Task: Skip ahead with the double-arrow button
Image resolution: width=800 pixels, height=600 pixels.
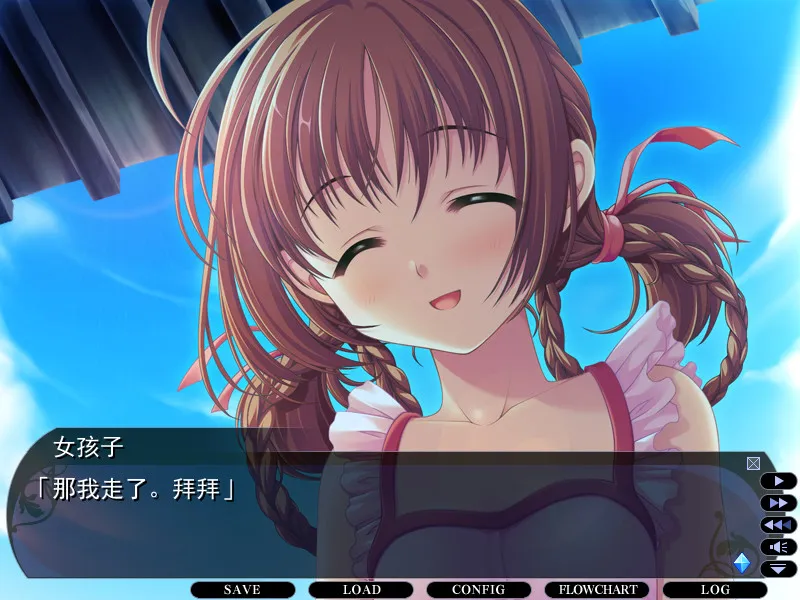Action: pyautogui.click(x=779, y=503)
